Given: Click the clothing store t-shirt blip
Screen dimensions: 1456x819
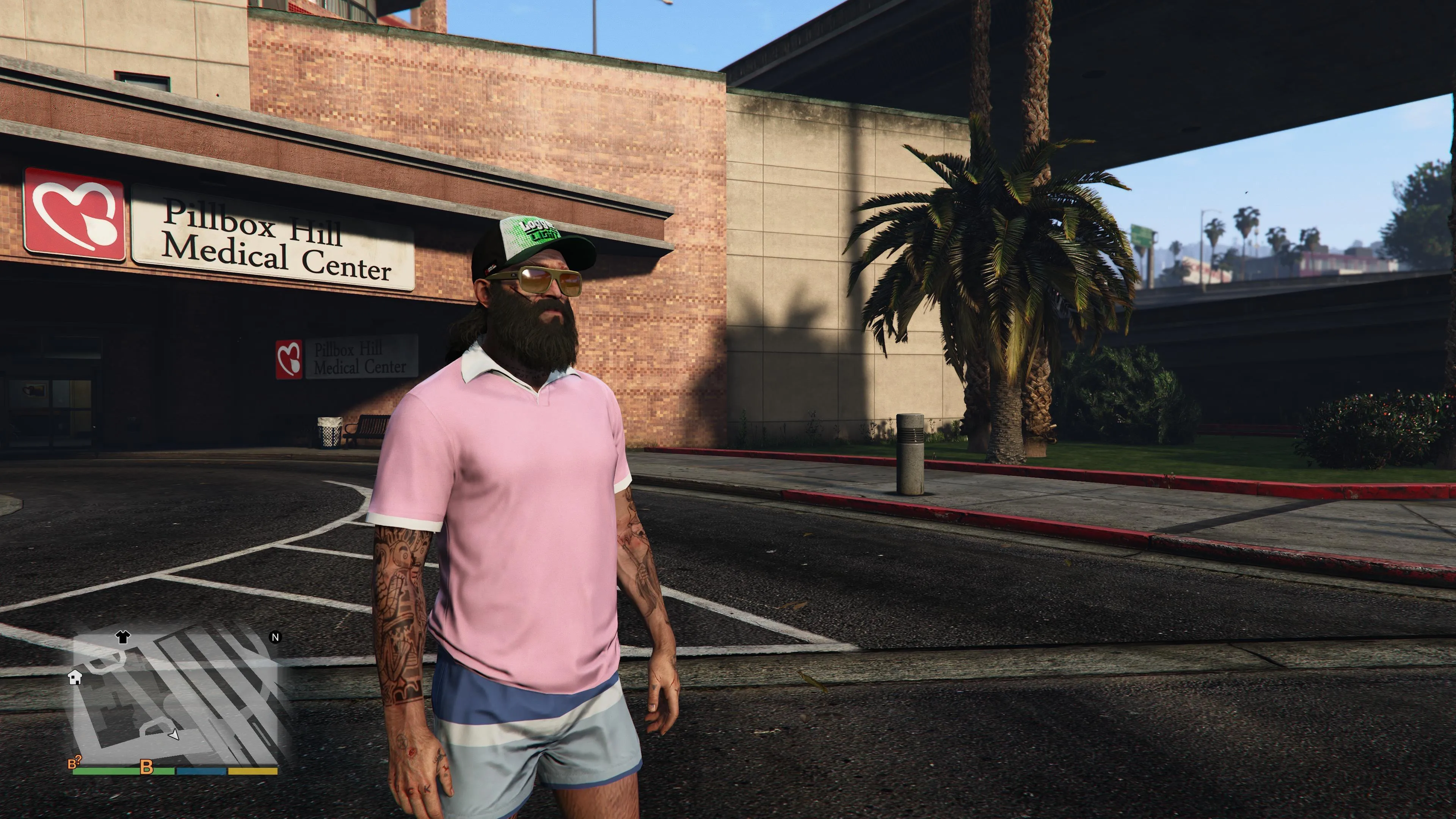Looking at the screenshot, I should point(122,637).
